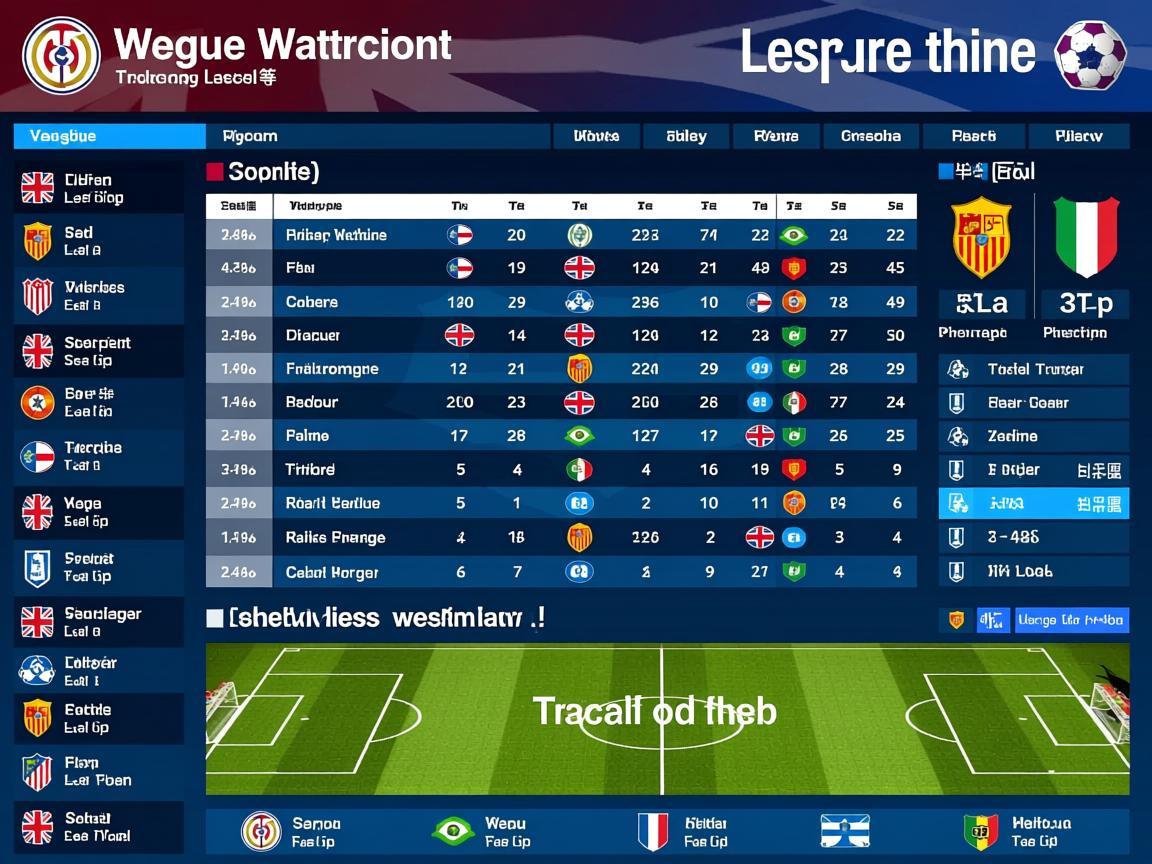Choose the Palme table row

[x=560, y=436]
